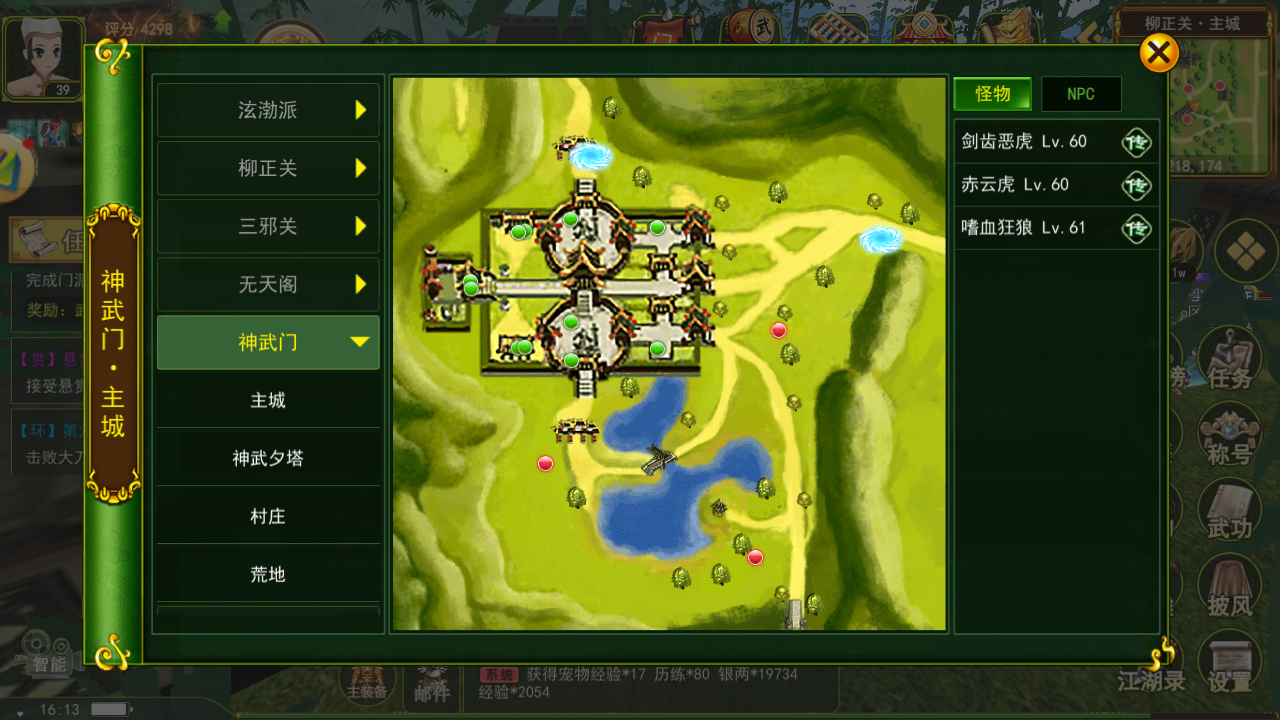Viewport: 1280px width, 720px height.
Task: Collapse the 神武门 map category
Action: (267, 341)
